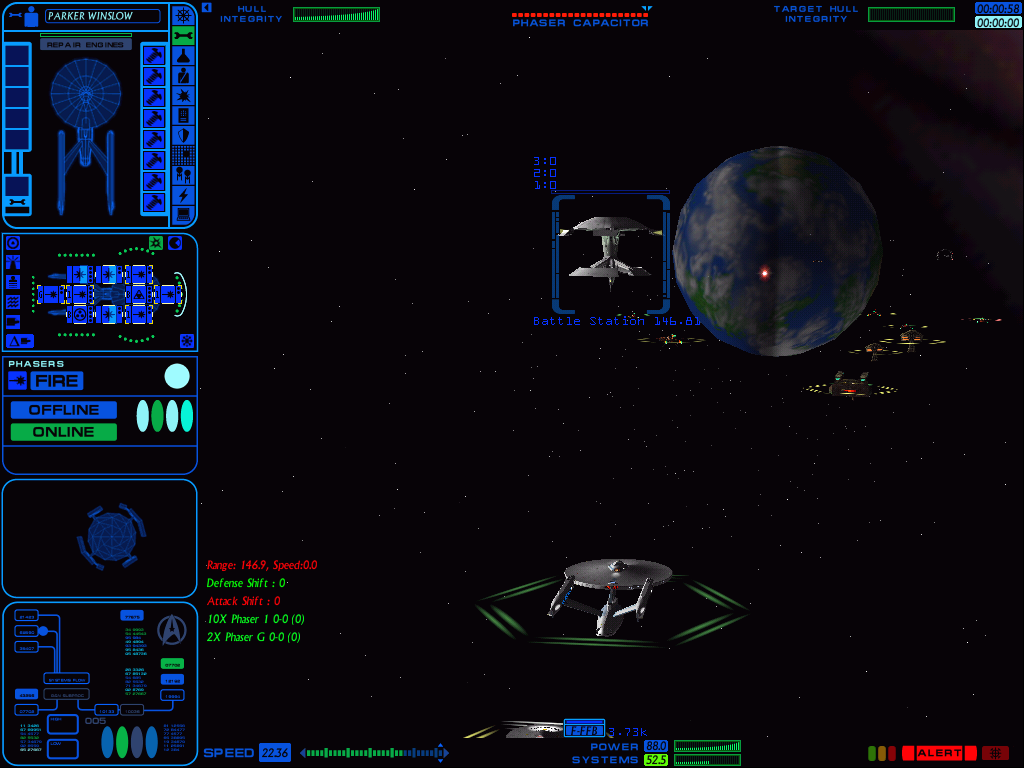
Task: Choose the fleet ships tab
Action: pos(182,175)
